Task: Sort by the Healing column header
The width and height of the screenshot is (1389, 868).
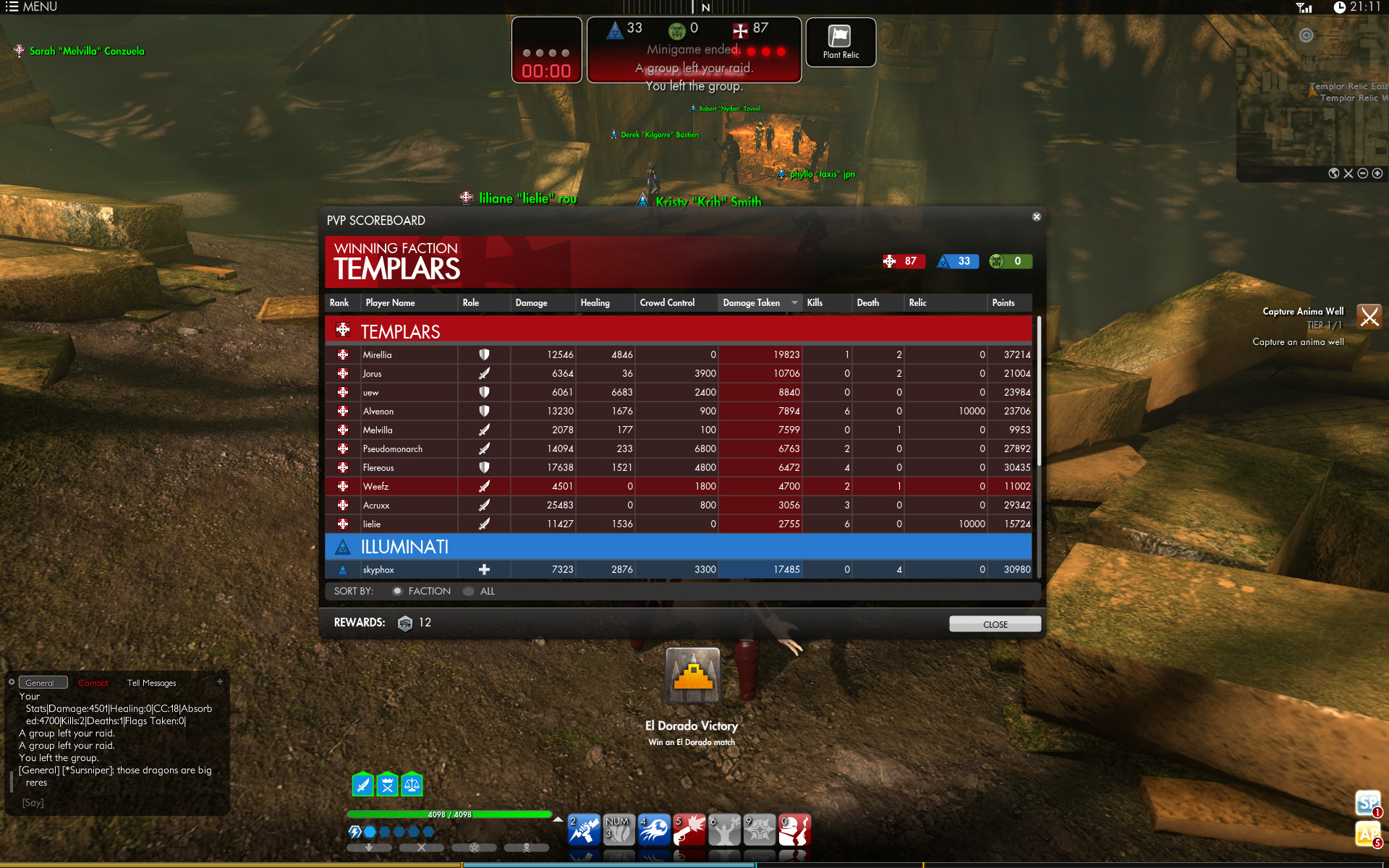Action: click(x=595, y=303)
